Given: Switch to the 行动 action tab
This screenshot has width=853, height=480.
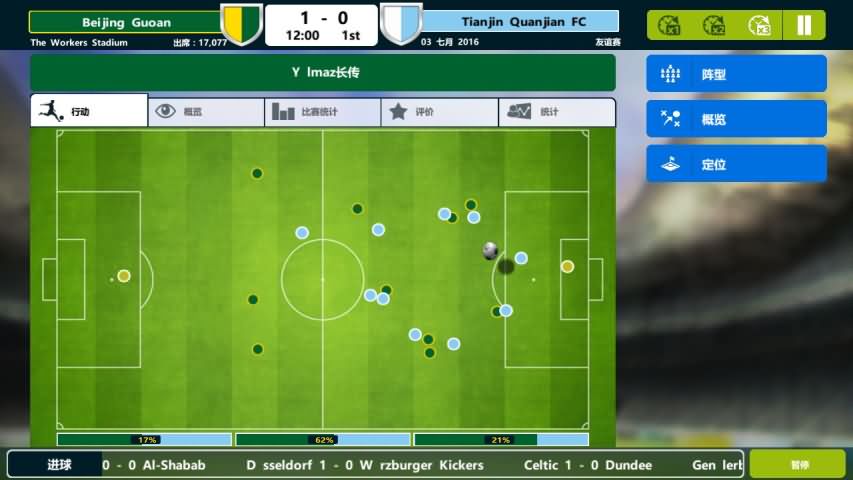Looking at the screenshot, I should point(89,112).
